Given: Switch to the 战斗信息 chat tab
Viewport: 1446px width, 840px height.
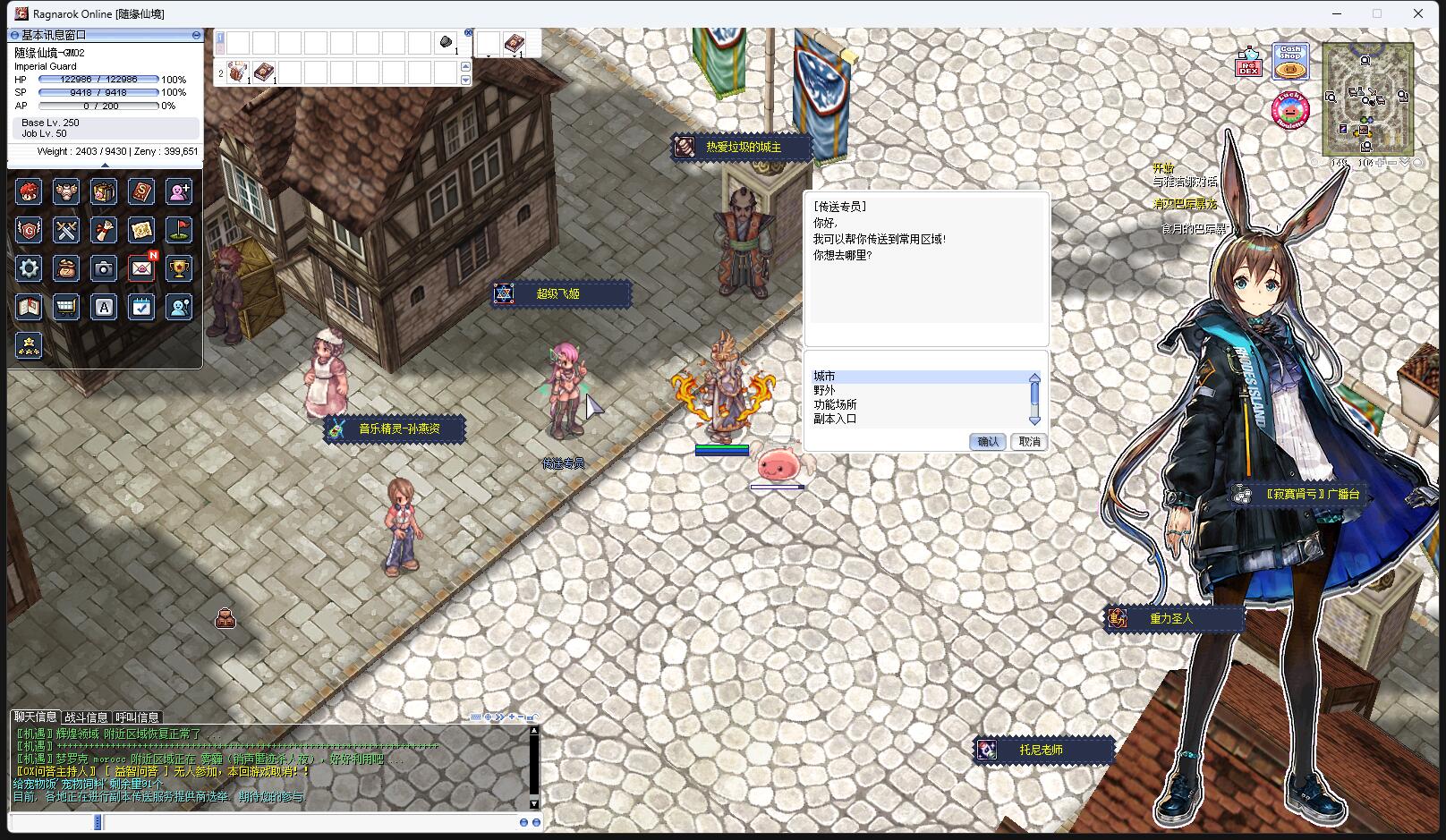Looking at the screenshot, I should (x=86, y=717).
